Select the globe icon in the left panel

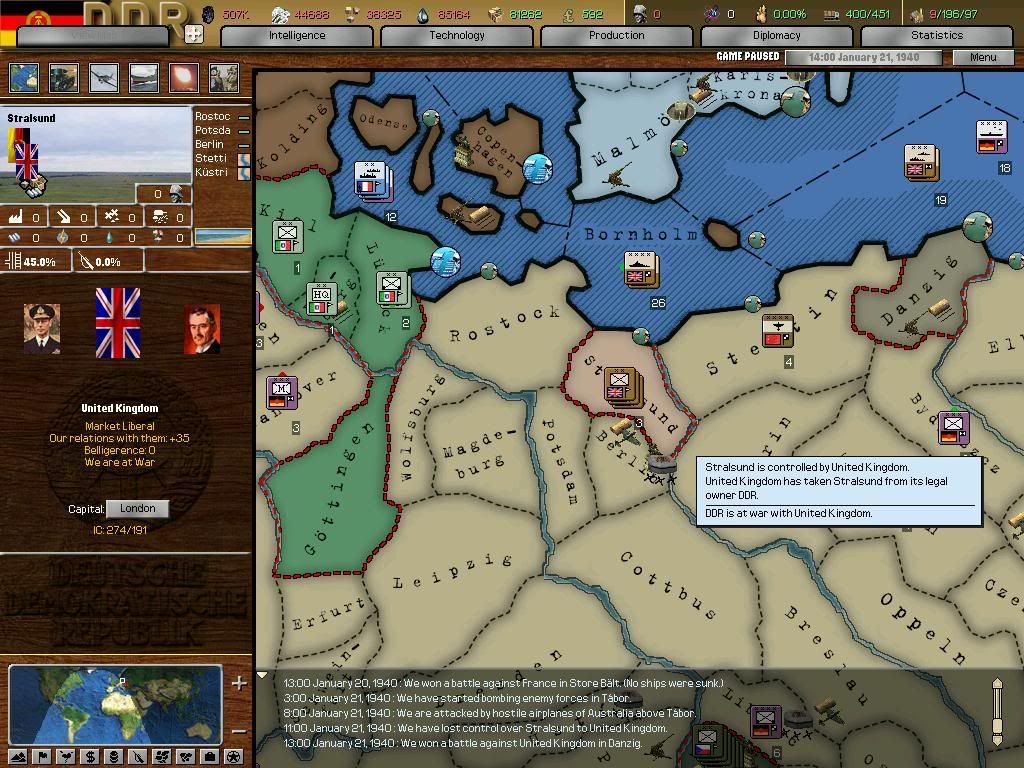24,78
